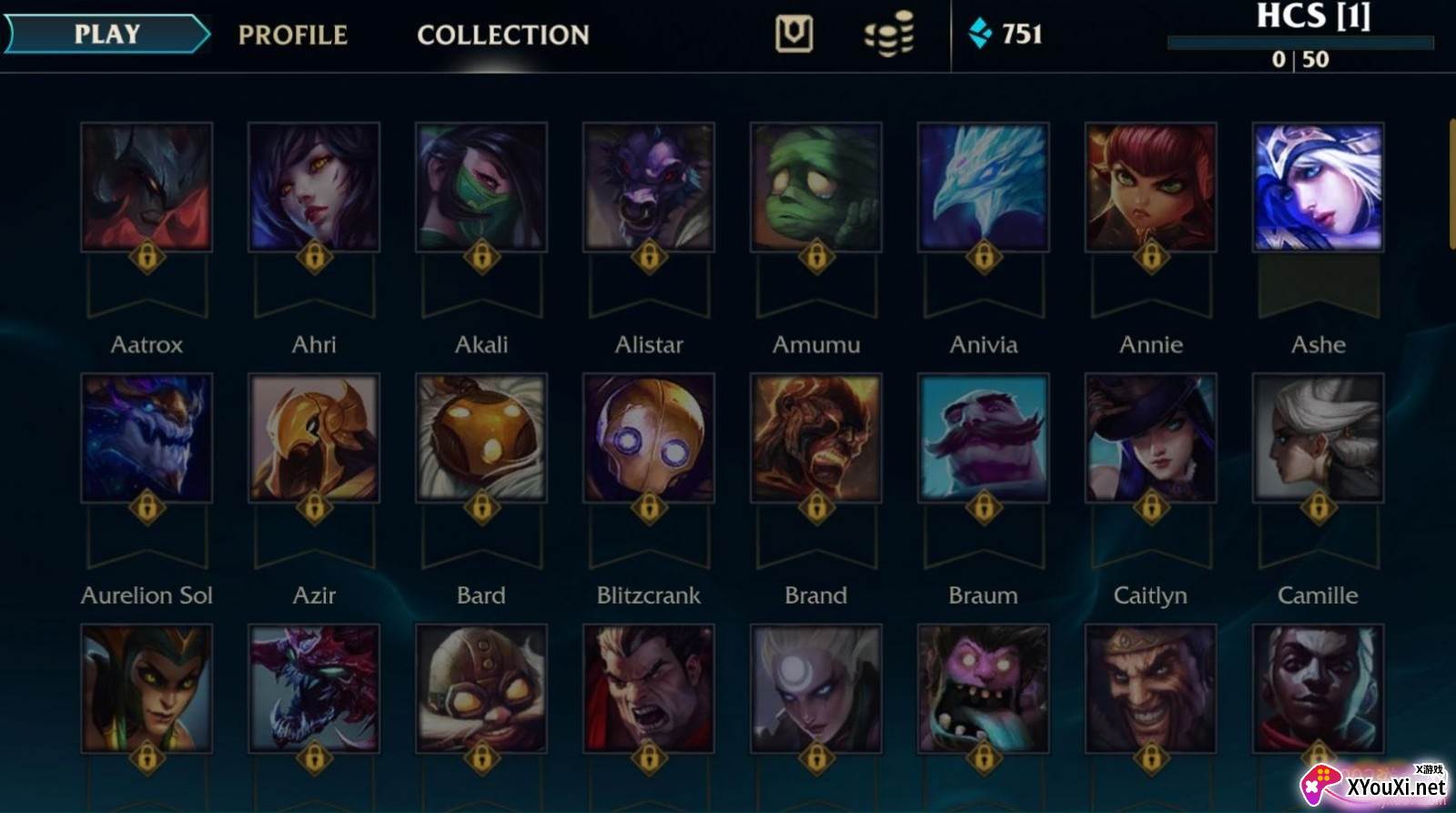Pick the Alistar champion tile
This screenshot has height=813, width=1456.
(x=649, y=188)
